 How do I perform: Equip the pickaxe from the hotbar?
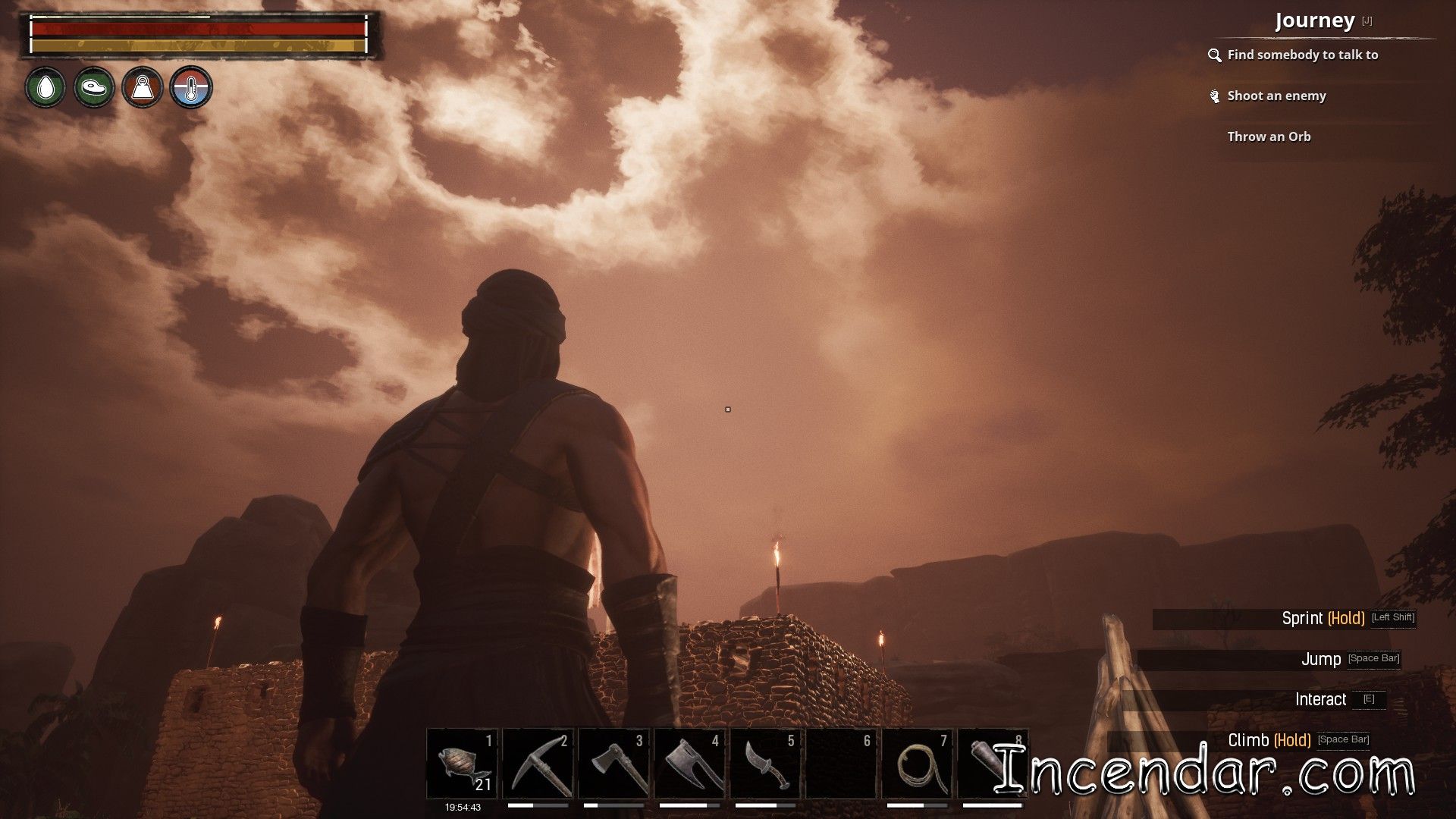click(x=538, y=763)
